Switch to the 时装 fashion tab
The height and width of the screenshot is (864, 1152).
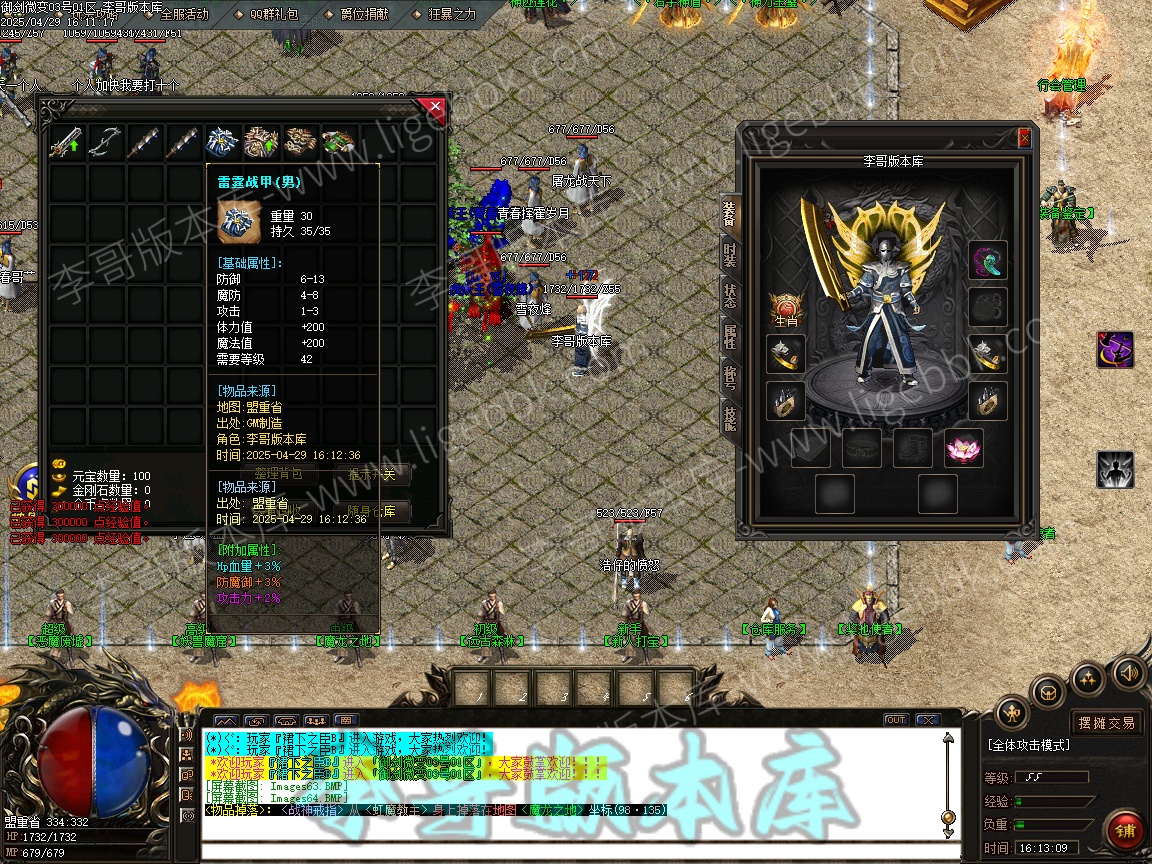[730, 254]
